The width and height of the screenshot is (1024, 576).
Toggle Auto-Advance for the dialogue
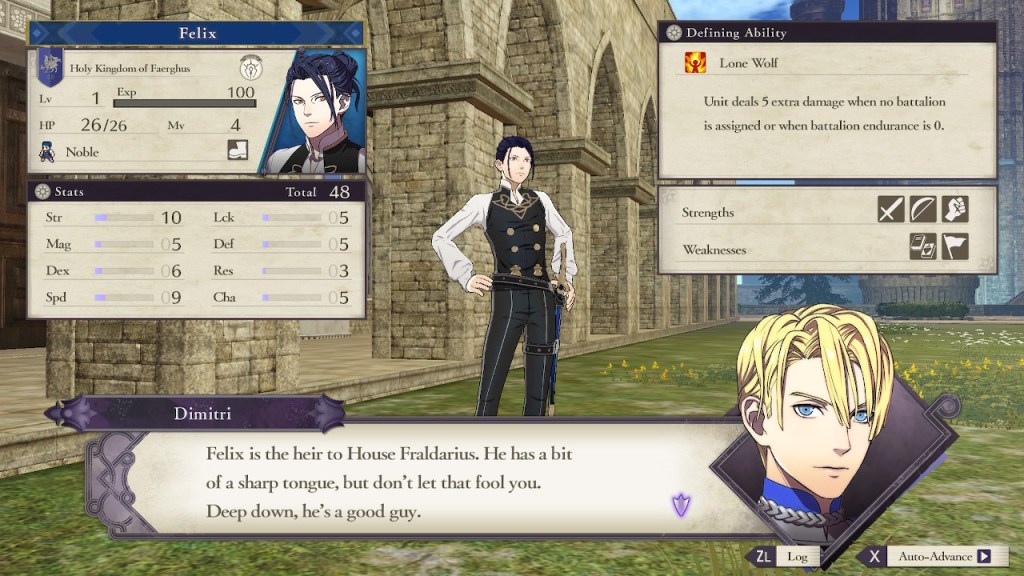tap(930, 556)
